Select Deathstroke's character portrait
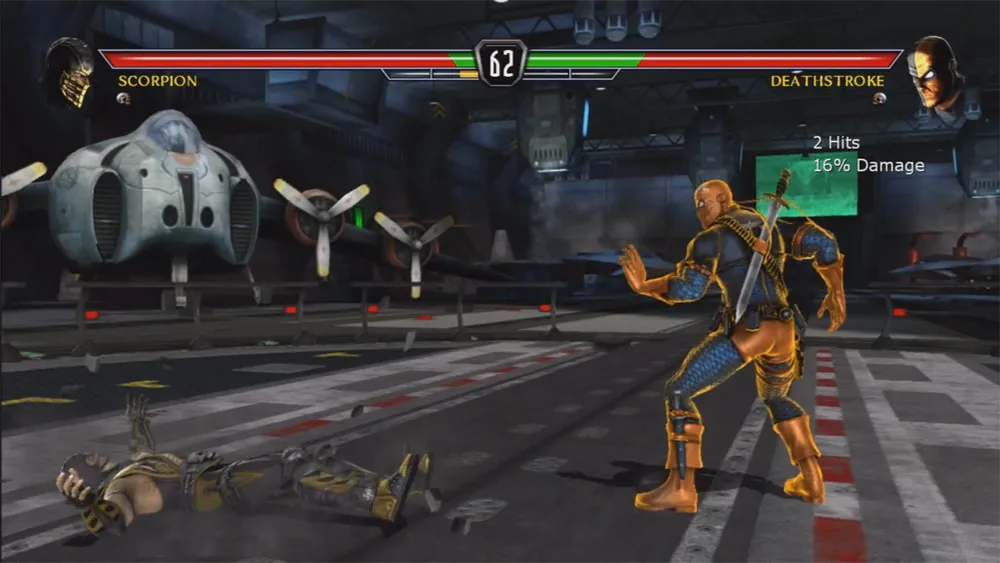 click(x=931, y=70)
